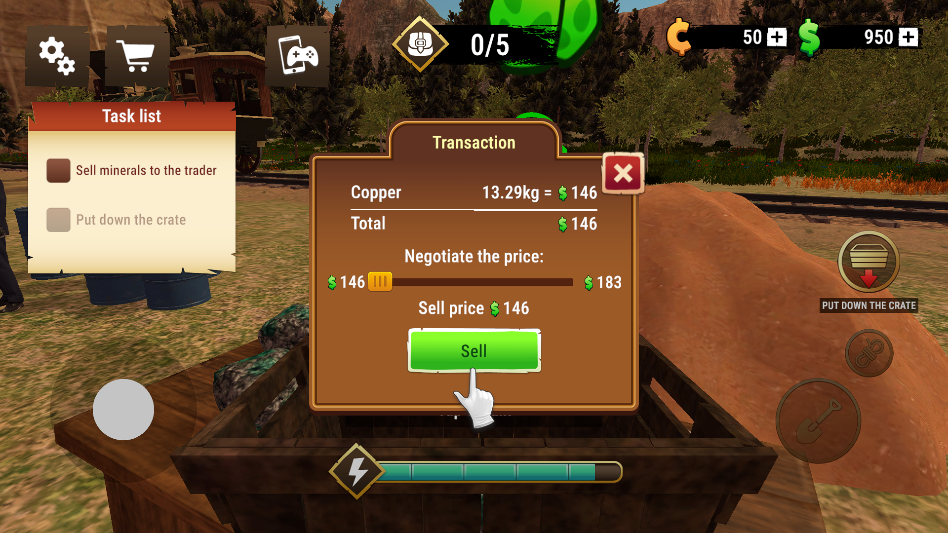Add more dollars with plus button
The height and width of the screenshot is (533, 948).
908,37
